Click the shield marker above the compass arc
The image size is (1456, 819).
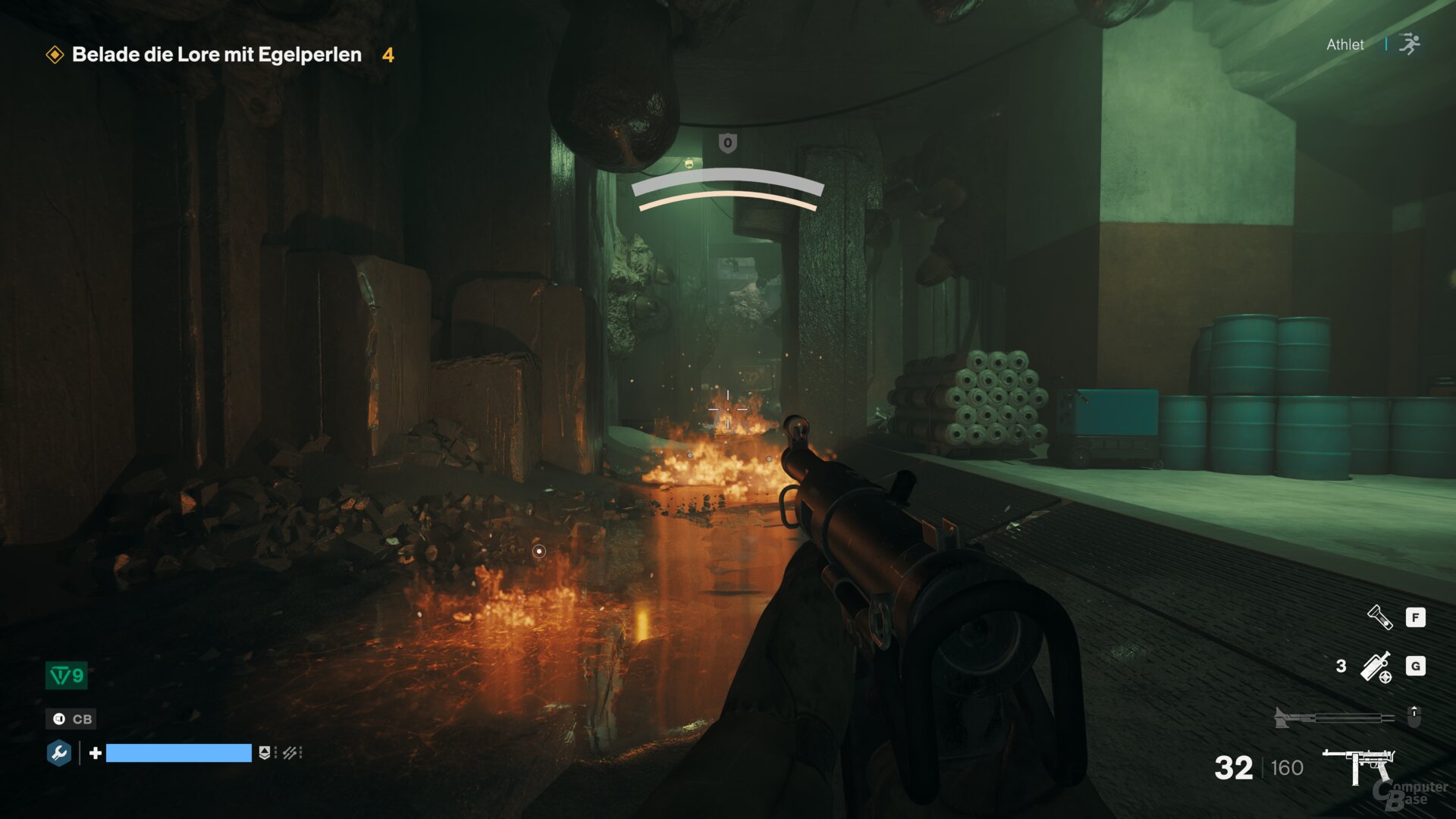click(727, 143)
